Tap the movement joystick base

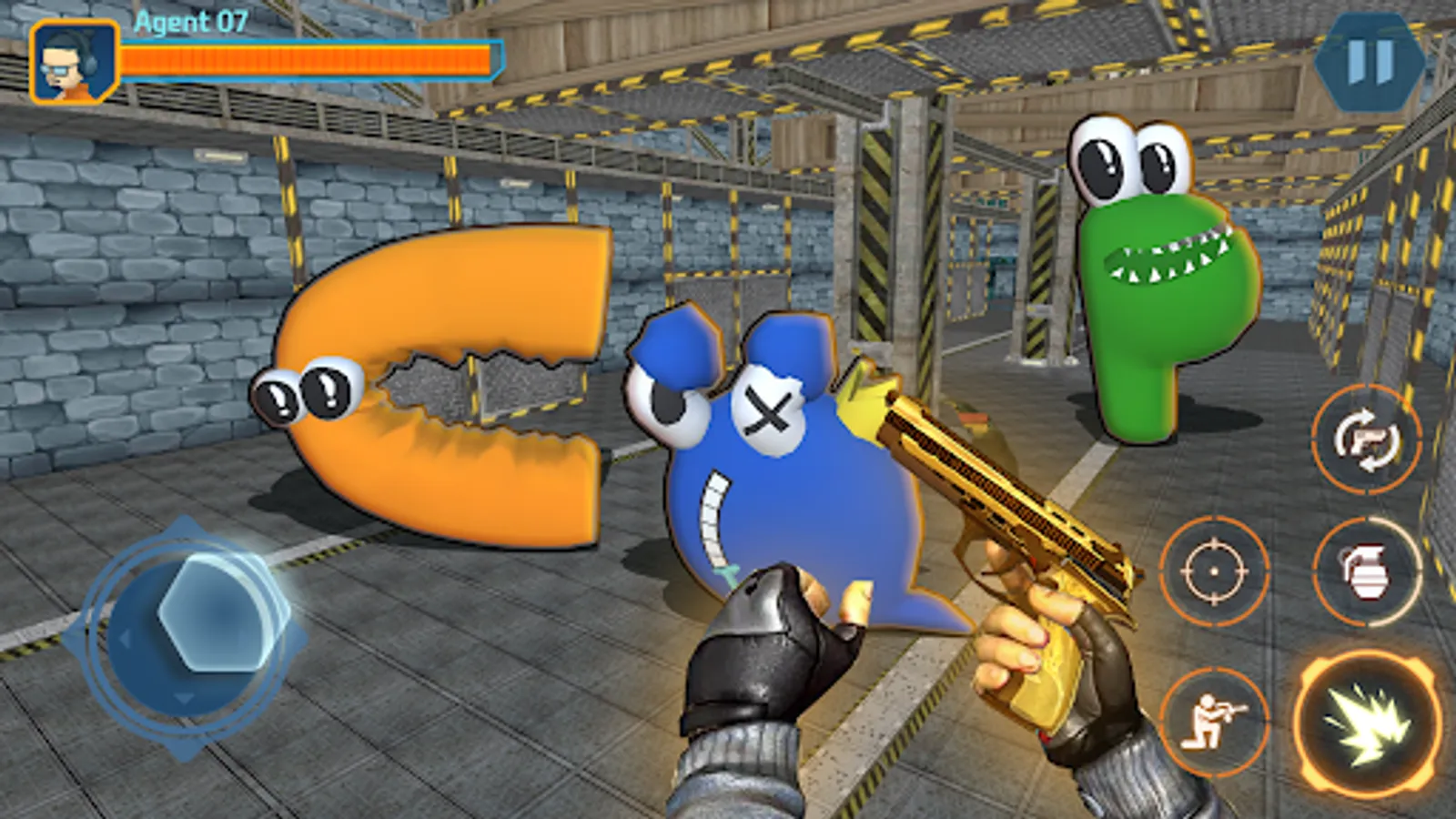click(x=193, y=637)
